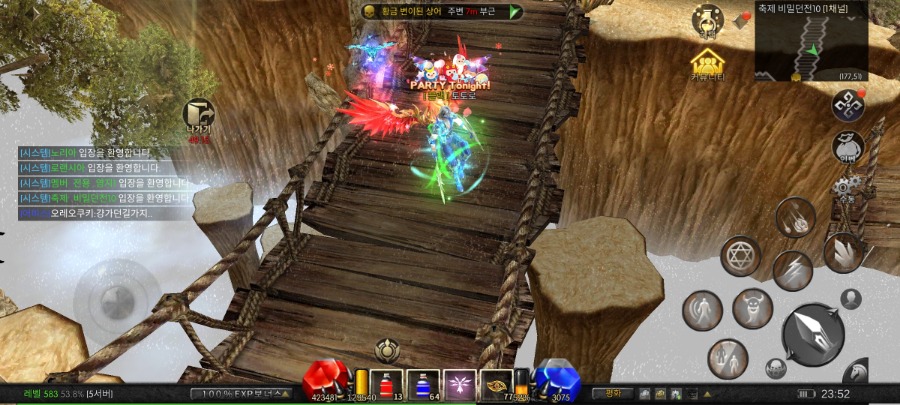Toggle the peace mode button
The height and width of the screenshot is (405, 900).
pyautogui.click(x=613, y=393)
